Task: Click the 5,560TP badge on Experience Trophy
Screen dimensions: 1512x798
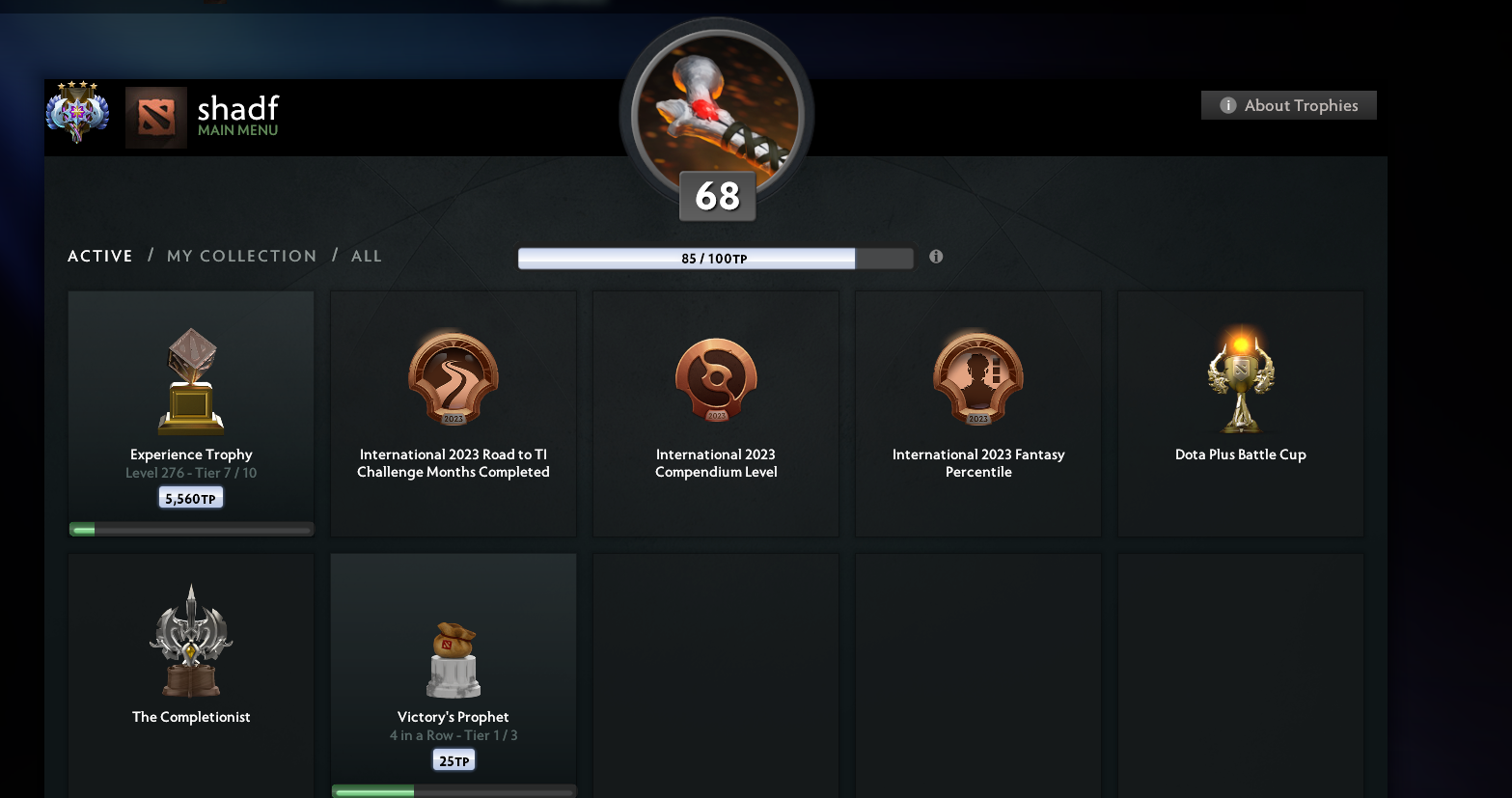Action: point(190,496)
